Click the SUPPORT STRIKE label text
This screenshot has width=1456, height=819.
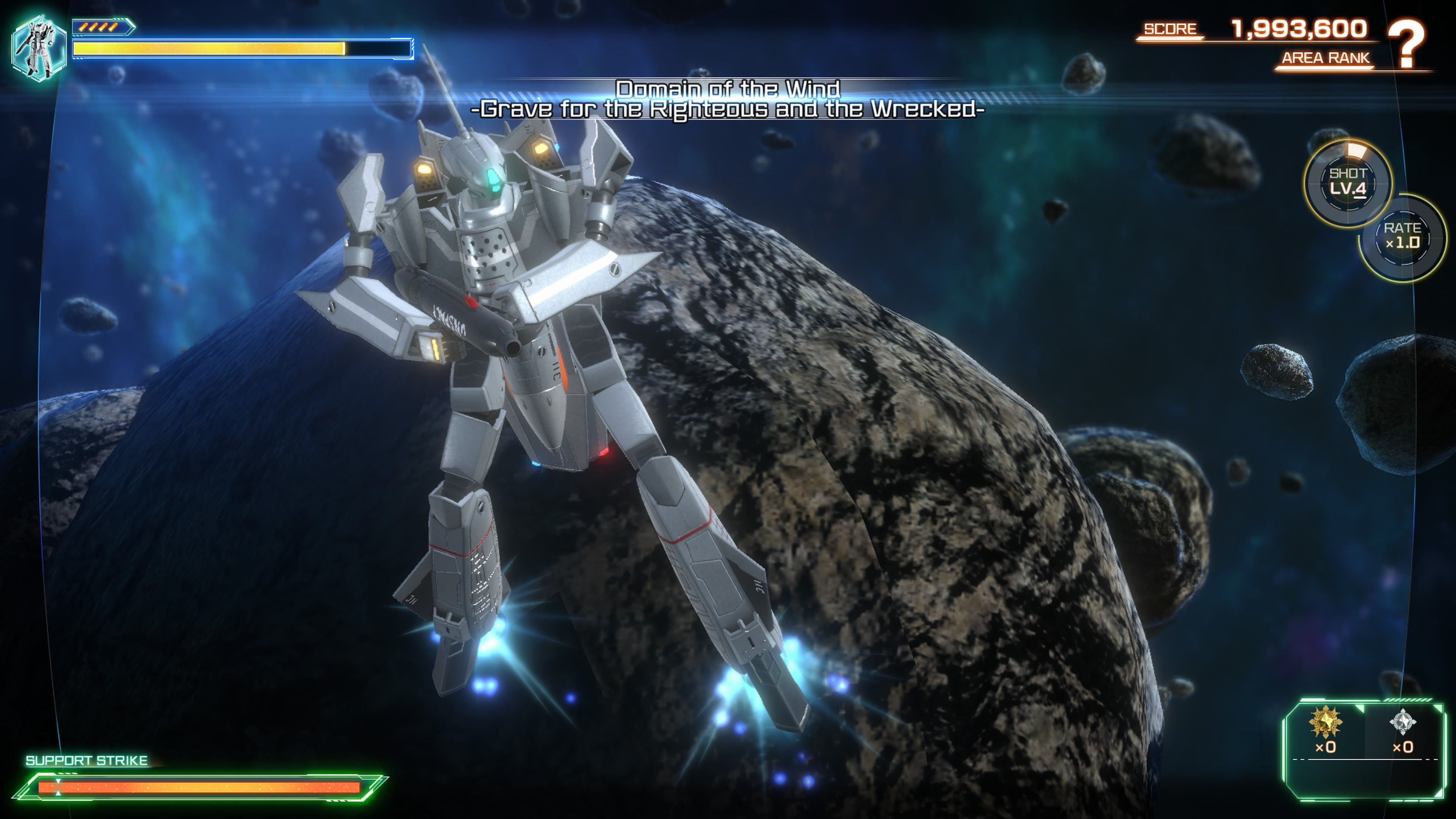88,759
